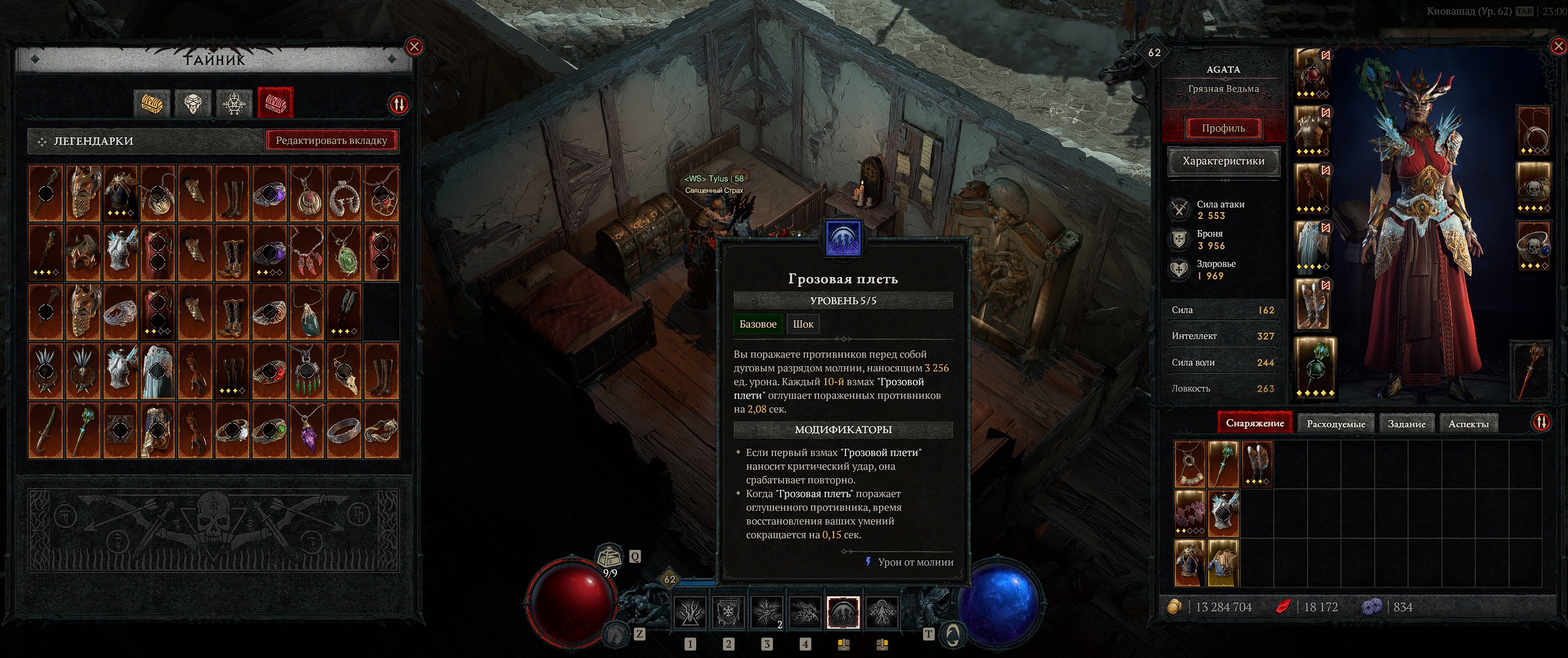Pick the white robed armor in the stash

(x=158, y=371)
